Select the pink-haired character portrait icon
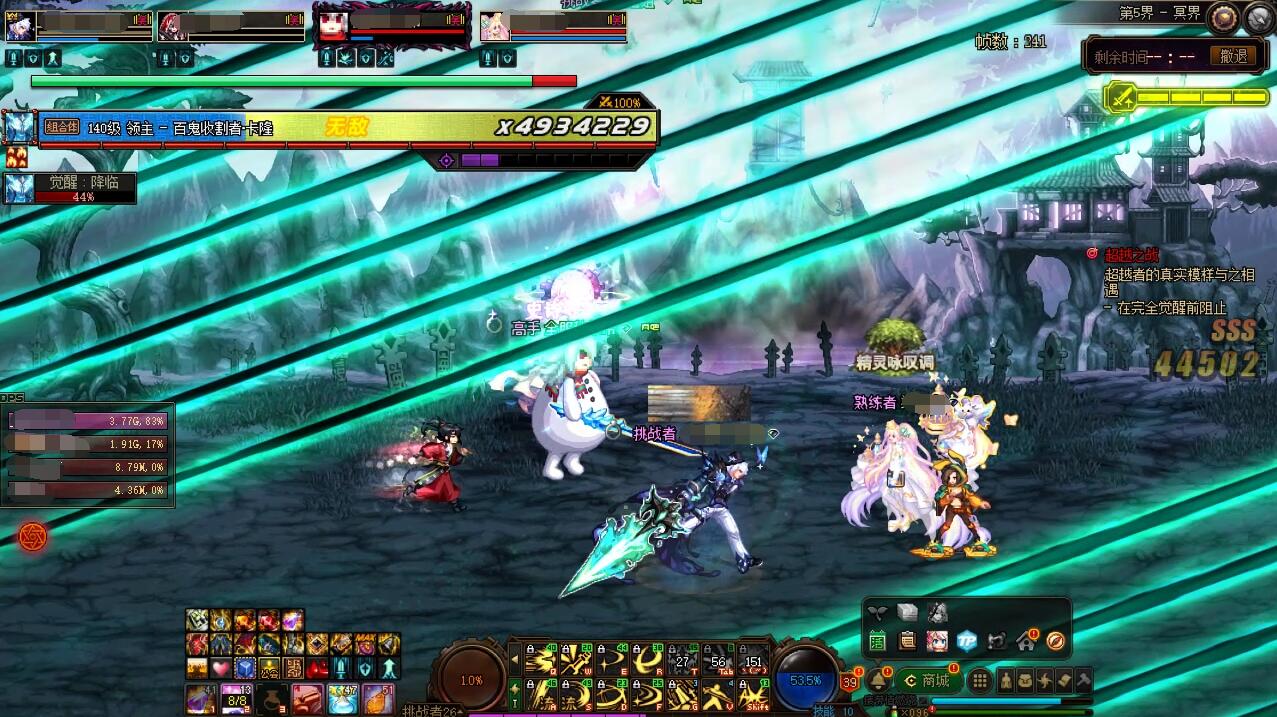Image resolution: width=1277 pixels, height=717 pixels. coord(937,641)
